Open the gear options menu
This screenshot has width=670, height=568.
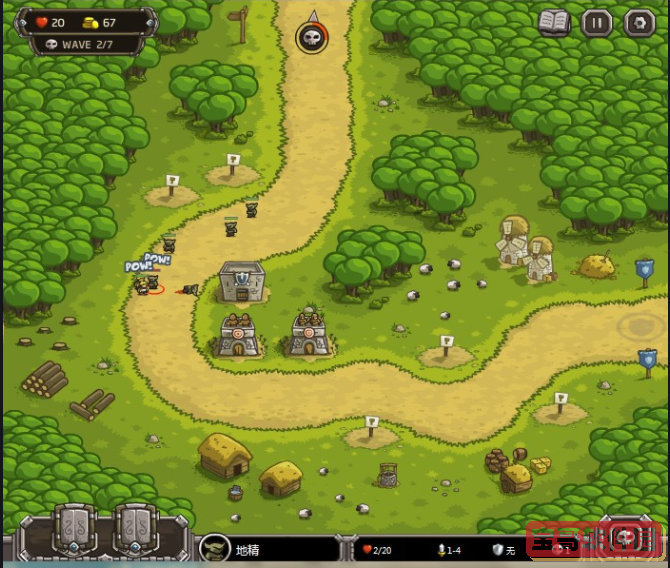tap(639, 22)
